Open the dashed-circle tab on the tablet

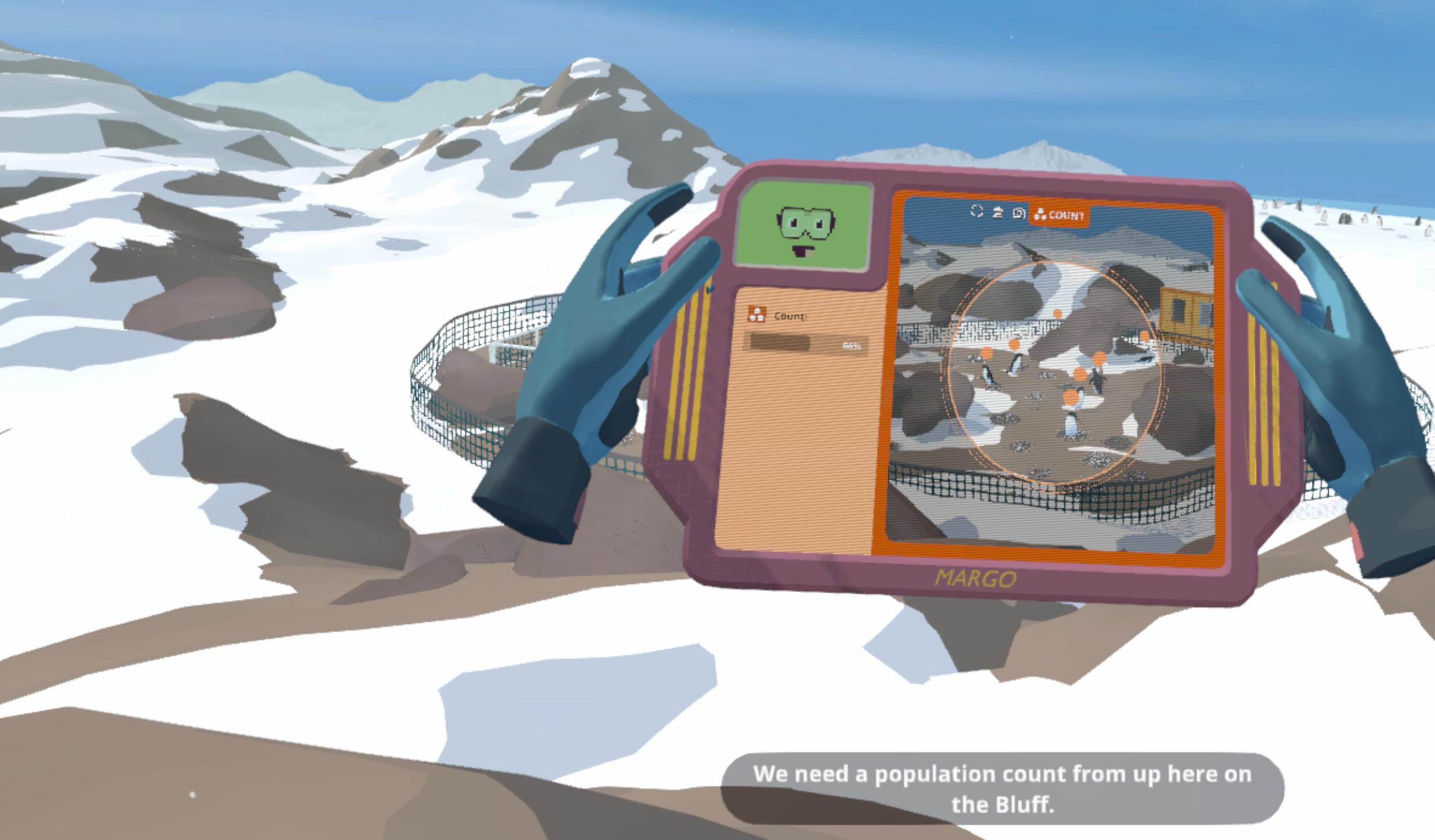977,211
